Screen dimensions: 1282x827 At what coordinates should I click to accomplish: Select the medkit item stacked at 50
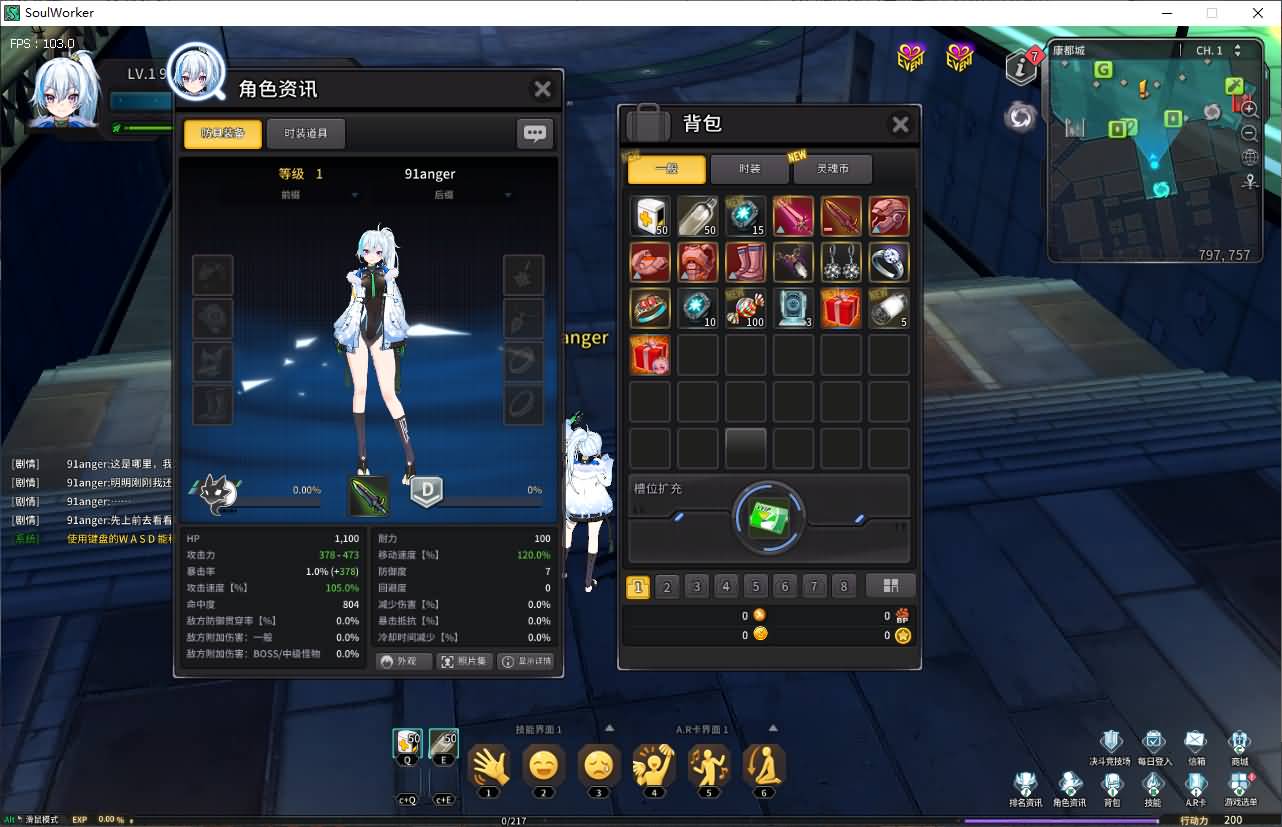point(649,215)
